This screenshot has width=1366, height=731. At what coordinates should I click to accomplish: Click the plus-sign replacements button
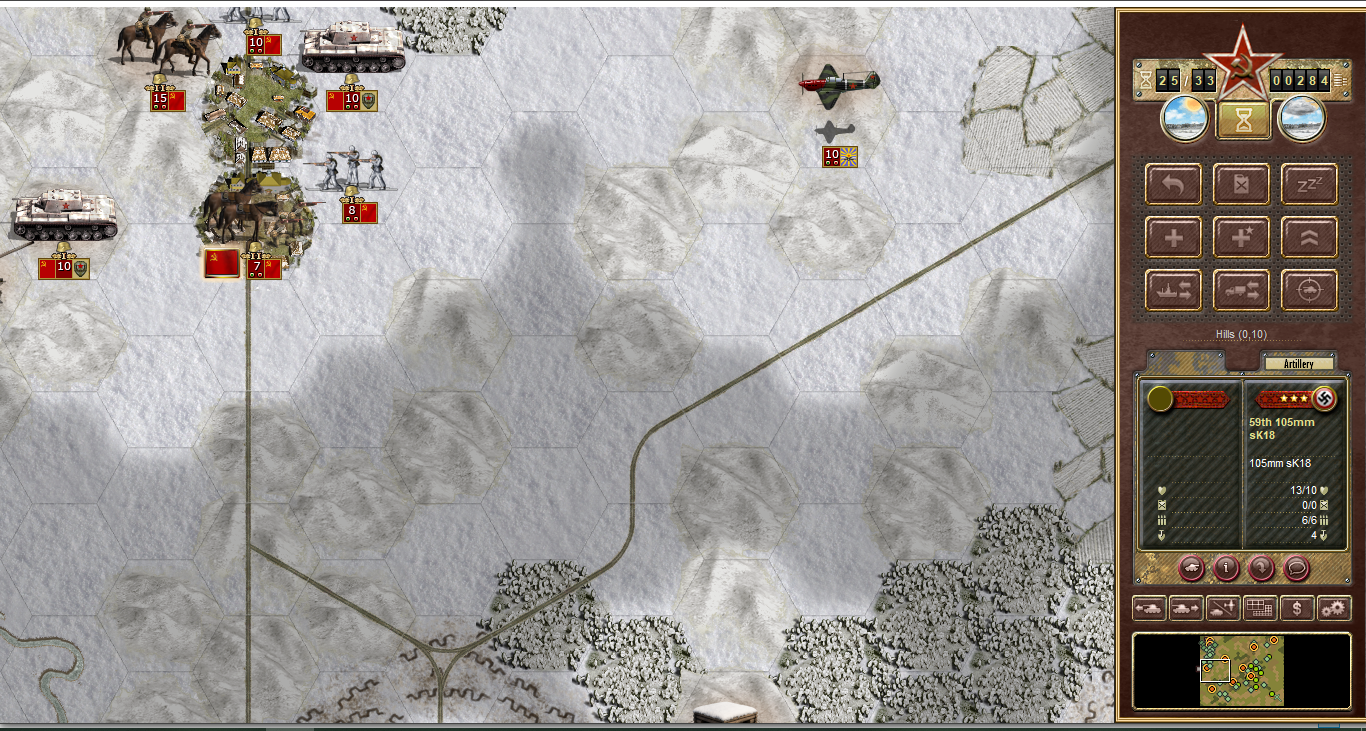tap(1174, 238)
